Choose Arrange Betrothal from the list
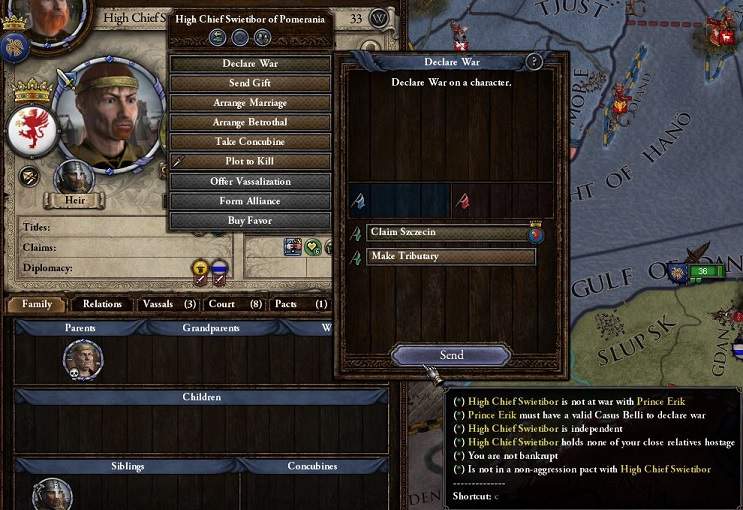743x510 pixels. point(250,122)
